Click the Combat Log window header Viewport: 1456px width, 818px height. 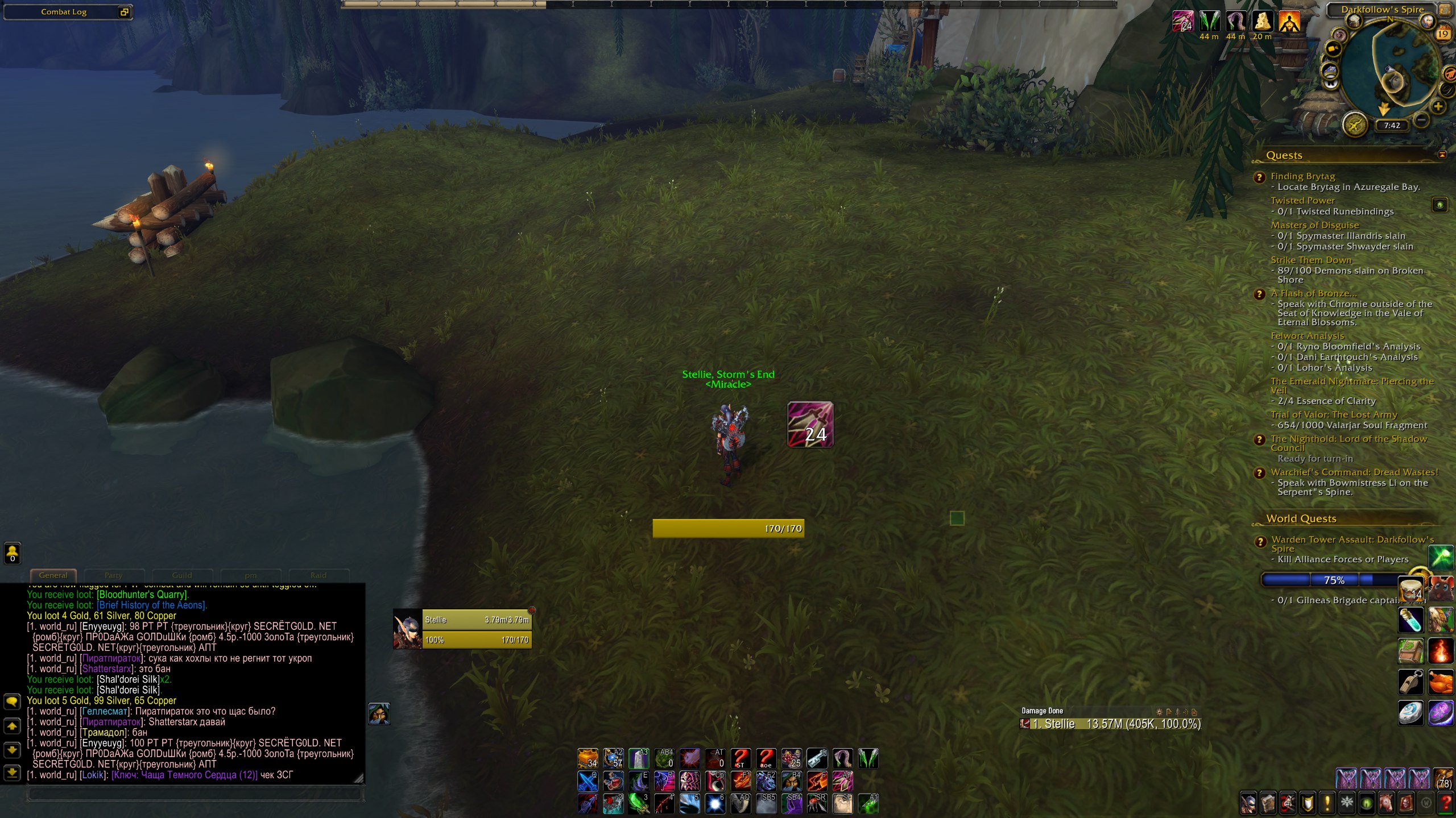pyautogui.click(x=64, y=12)
